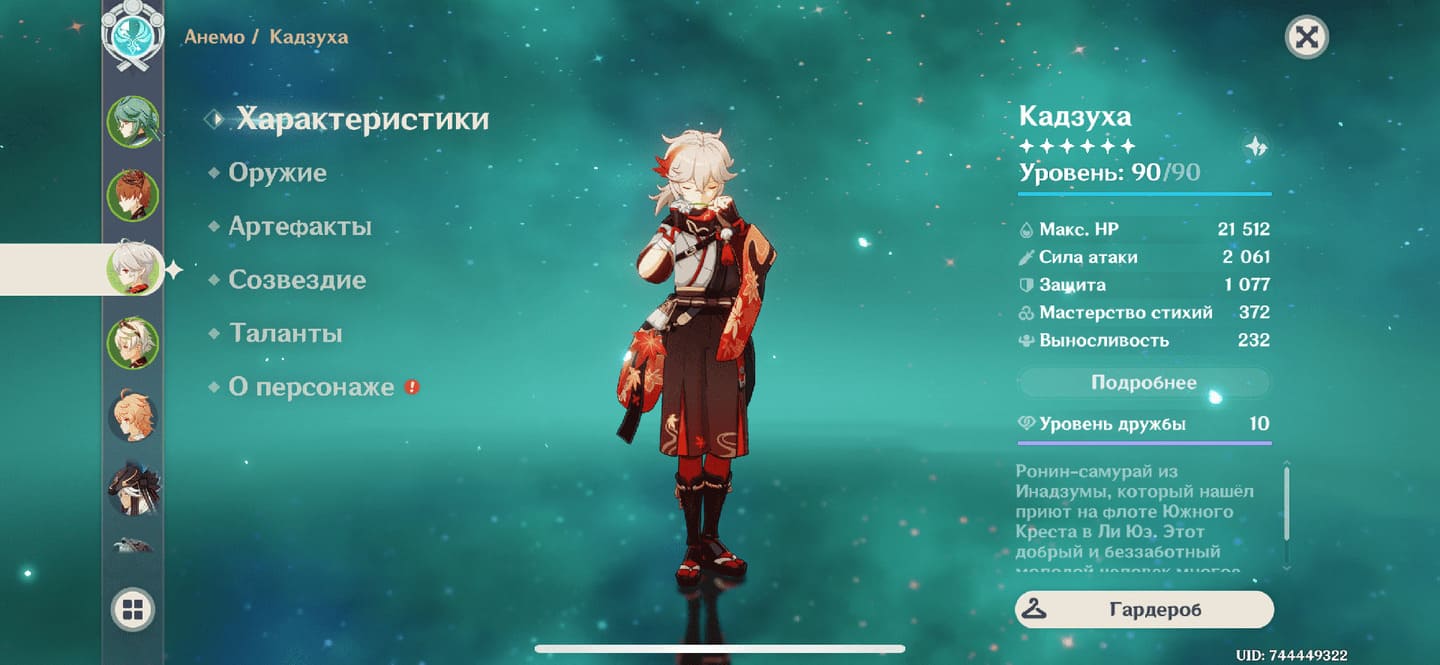Select the dark-haired character portrait

[x=133, y=489]
